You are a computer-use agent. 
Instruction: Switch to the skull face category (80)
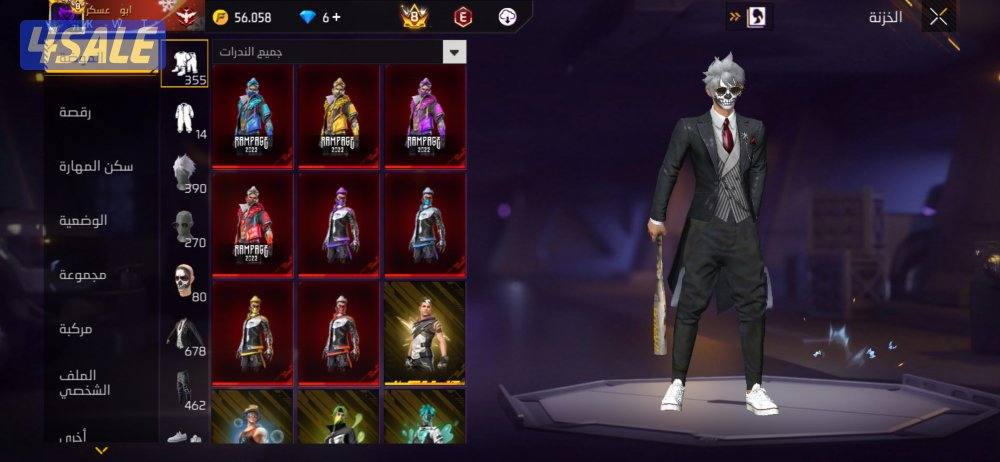(x=185, y=281)
